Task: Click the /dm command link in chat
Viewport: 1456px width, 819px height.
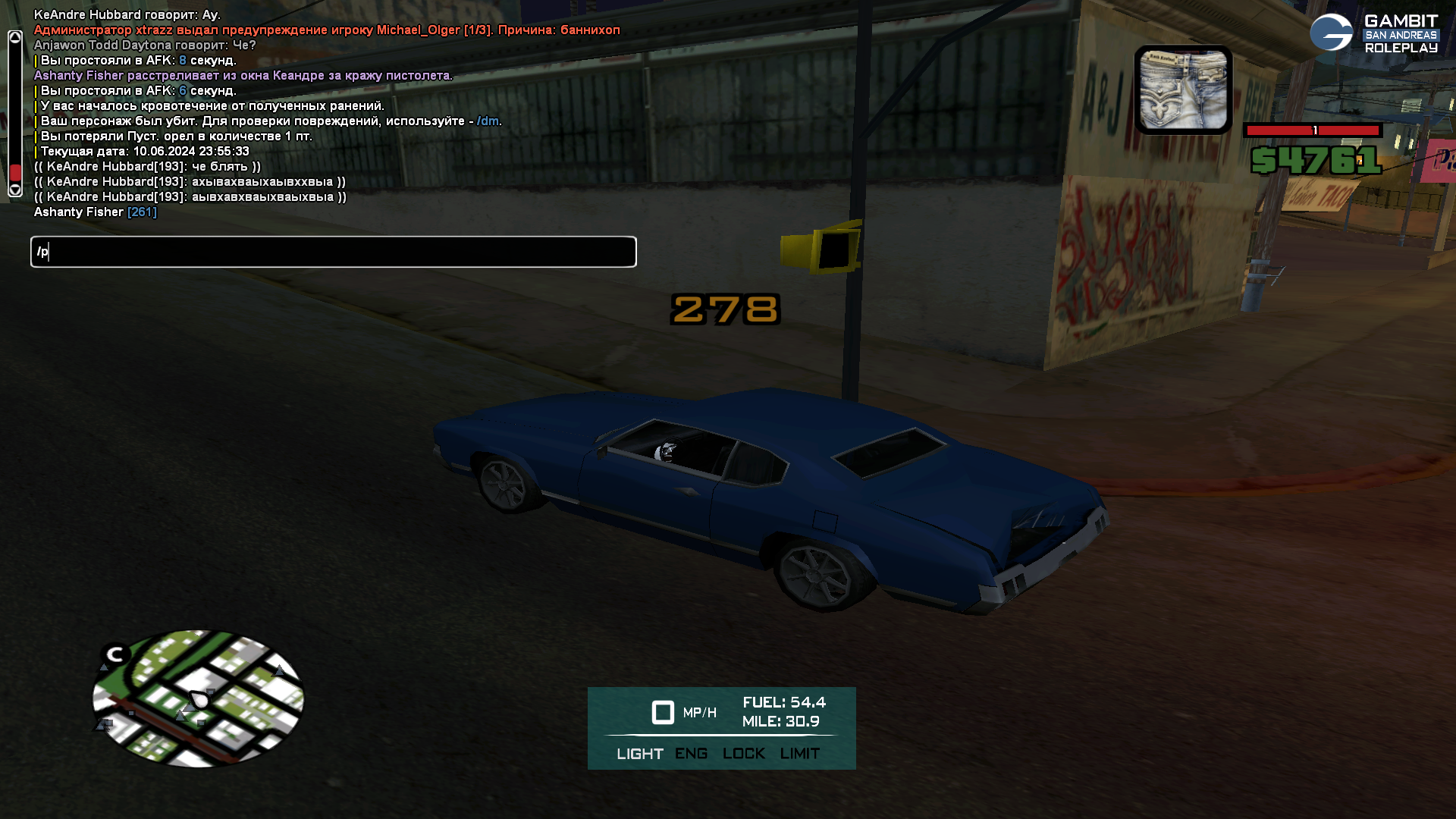Action: click(488, 121)
